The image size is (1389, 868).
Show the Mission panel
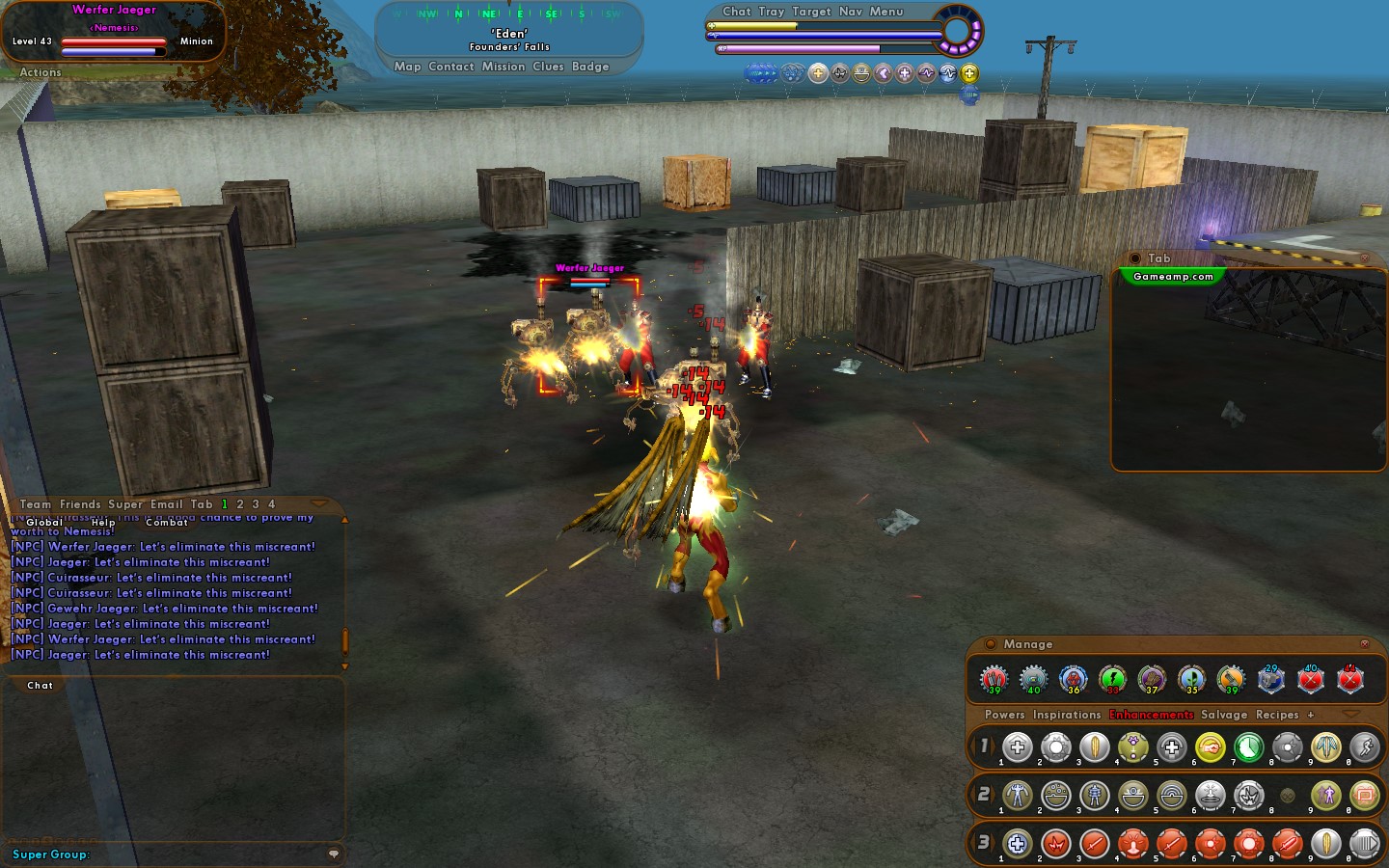(504, 67)
